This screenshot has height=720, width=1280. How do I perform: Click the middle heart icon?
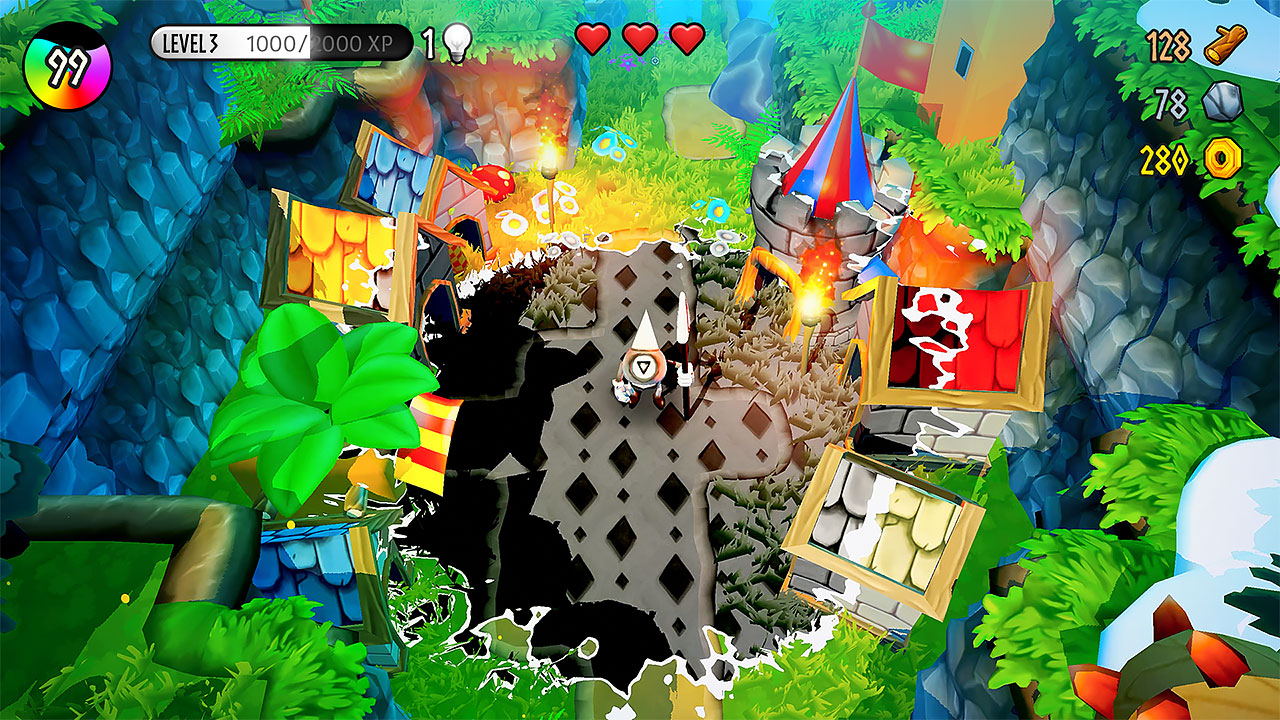[638, 39]
